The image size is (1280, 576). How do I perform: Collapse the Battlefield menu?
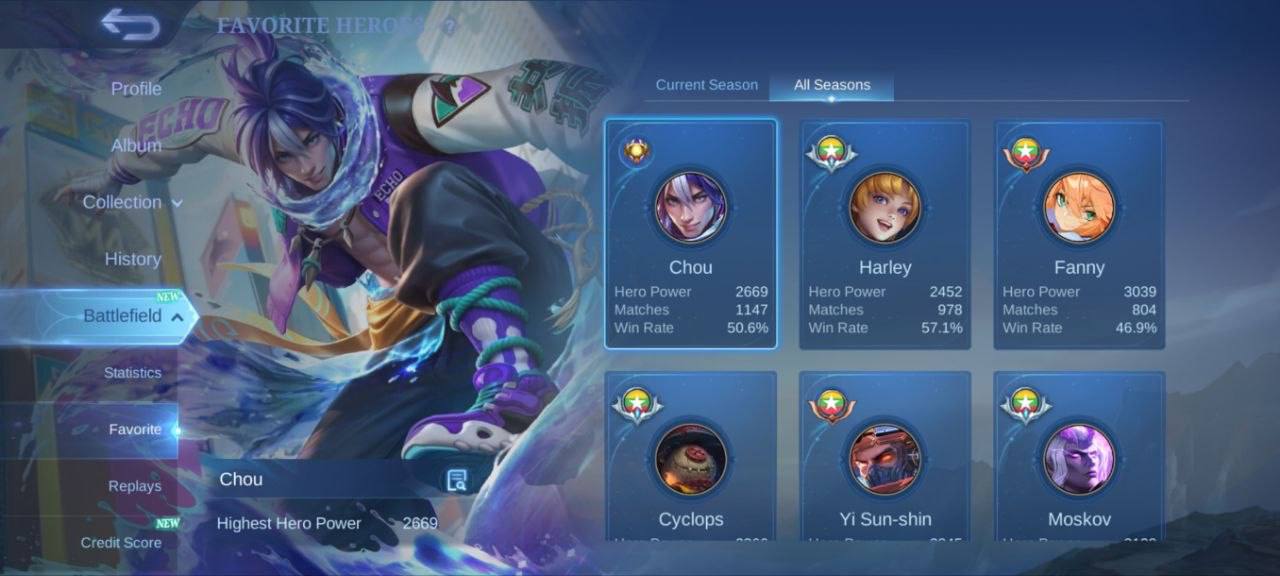(x=132, y=316)
